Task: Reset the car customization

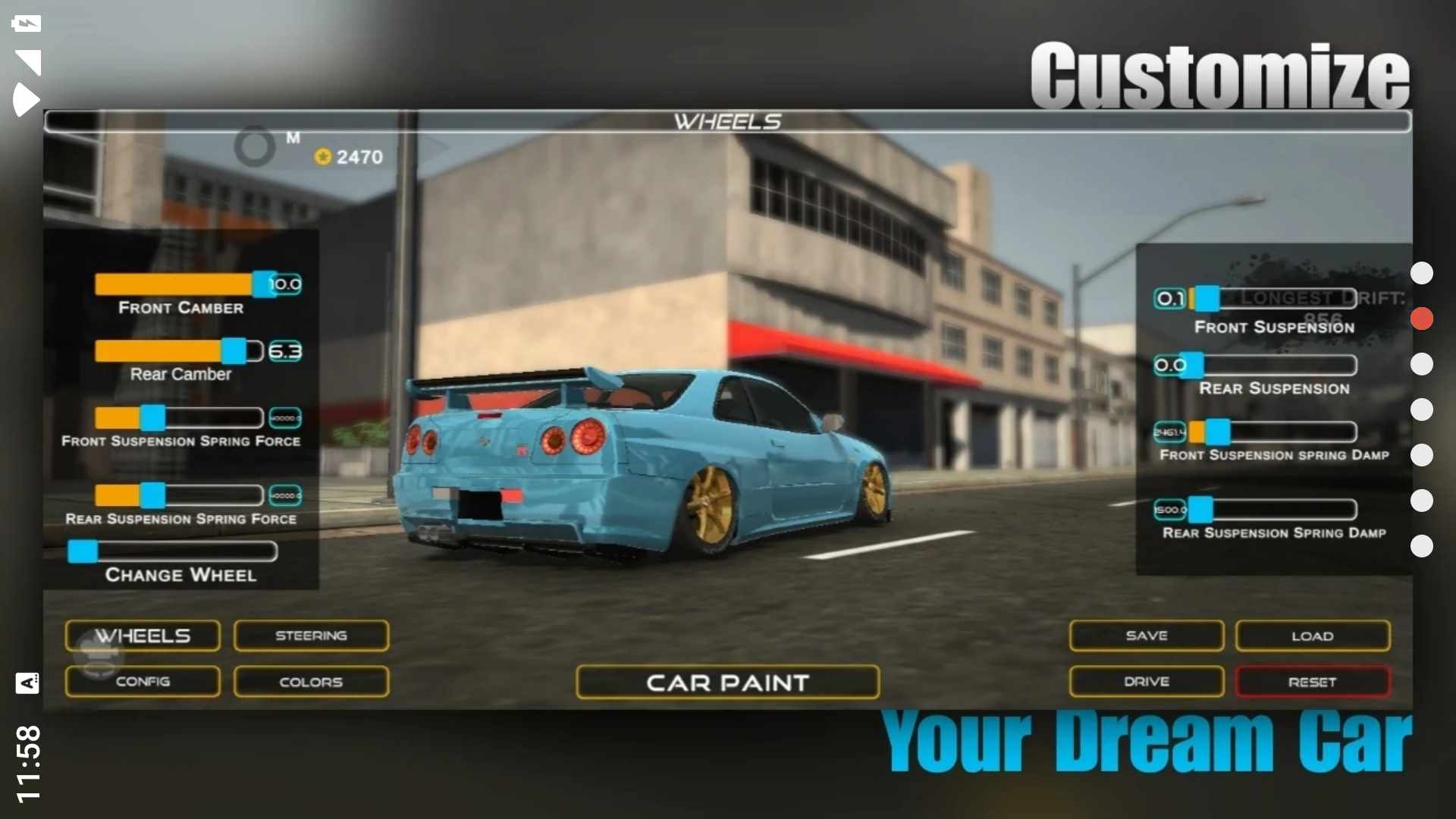Action: 1313,682
